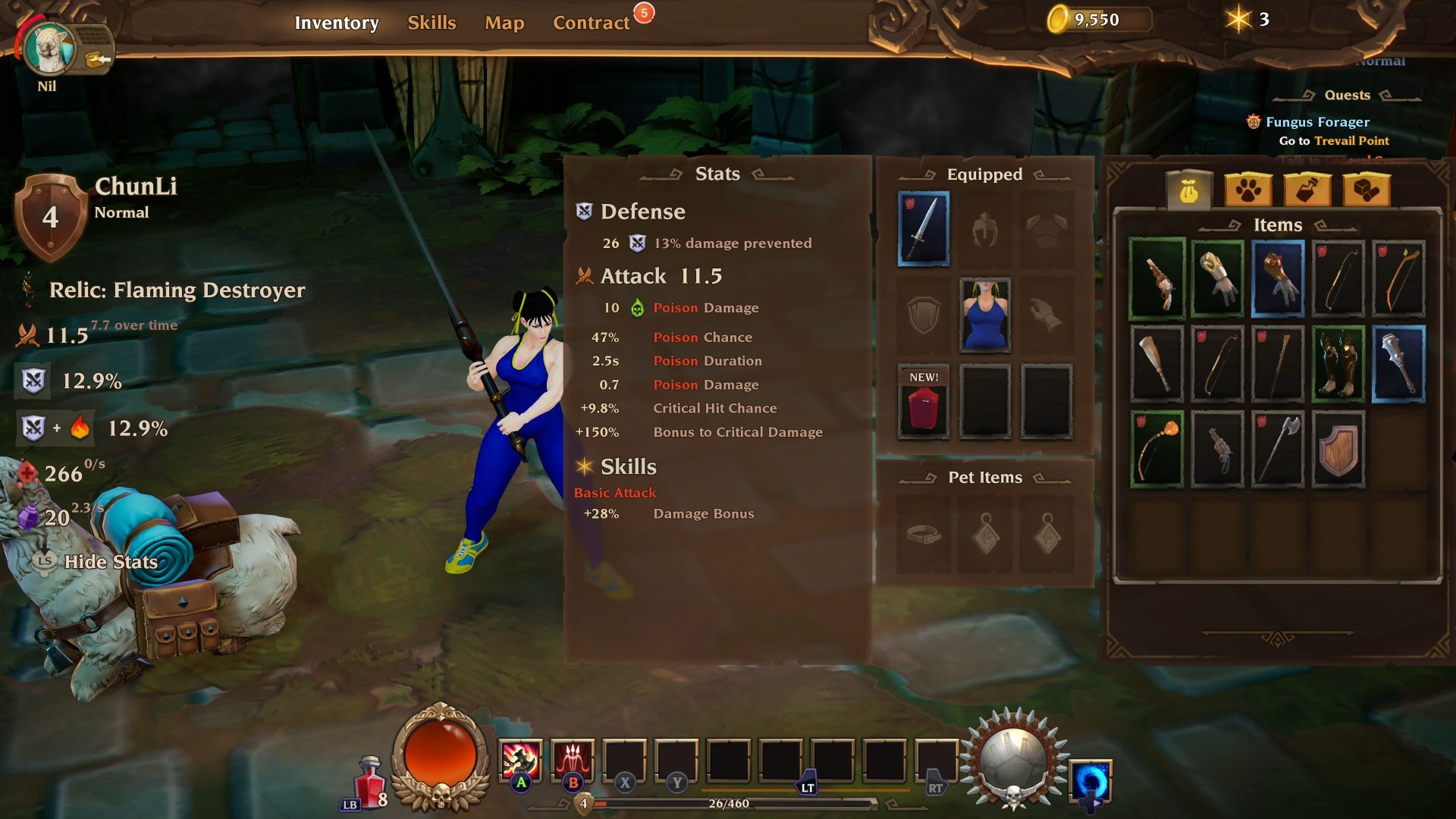Screen dimensions: 1456x819
Task: Select the equipped sword slot
Action: (x=923, y=229)
